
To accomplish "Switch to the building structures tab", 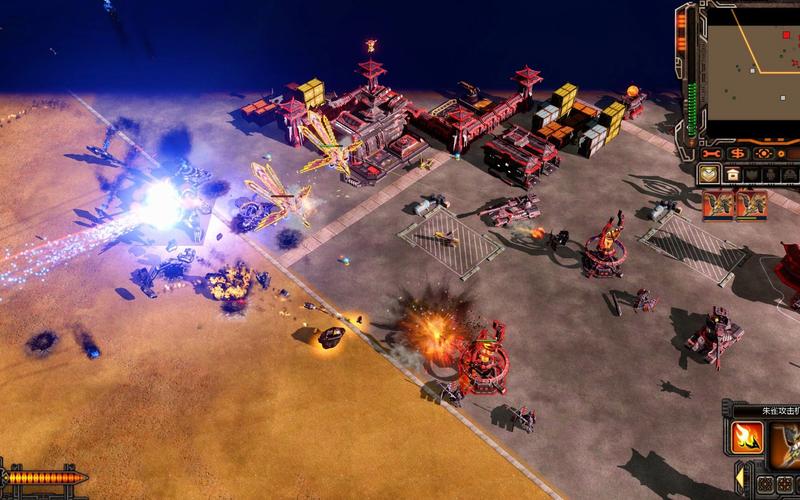I will click(x=732, y=174).
